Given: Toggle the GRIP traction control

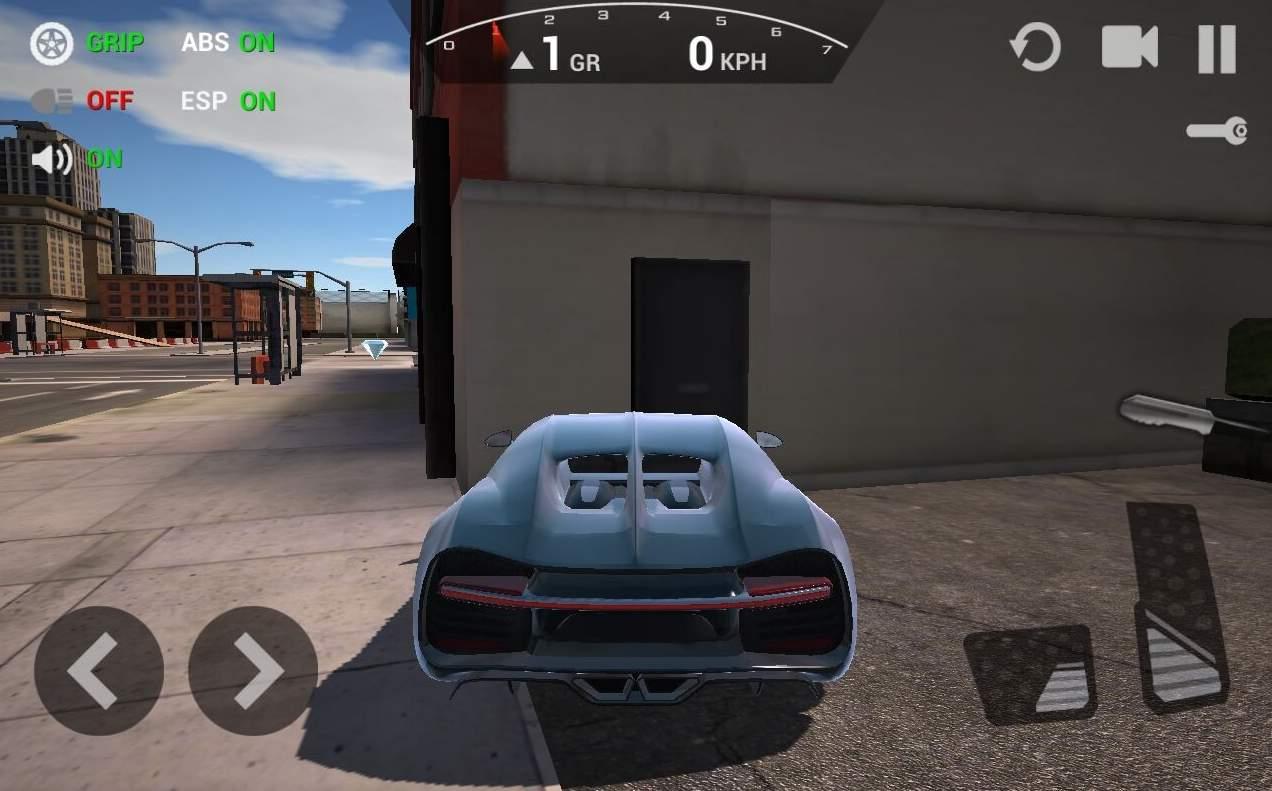Looking at the screenshot, I should pyautogui.click(x=88, y=43).
